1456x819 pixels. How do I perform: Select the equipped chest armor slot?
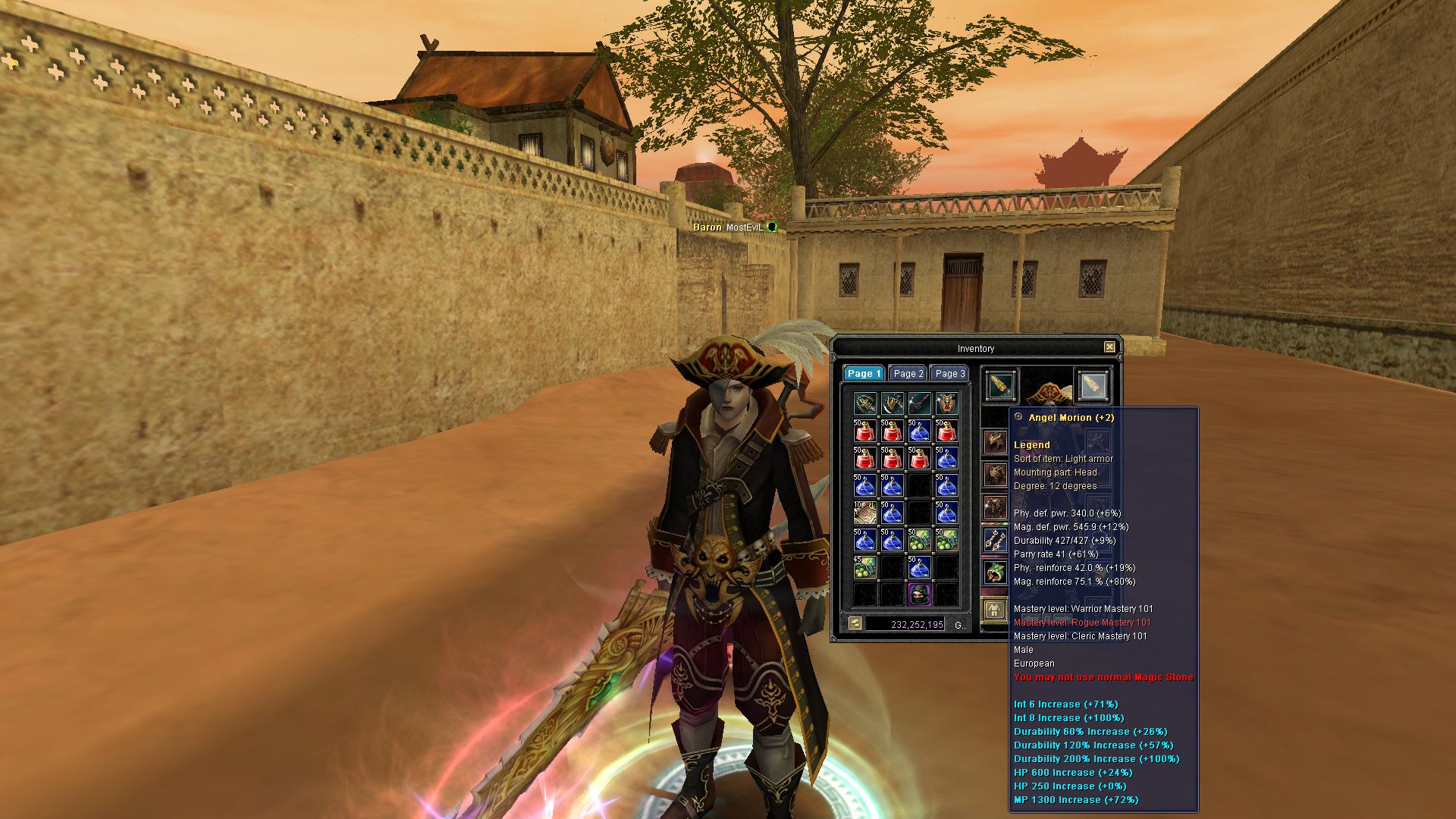click(x=995, y=475)
